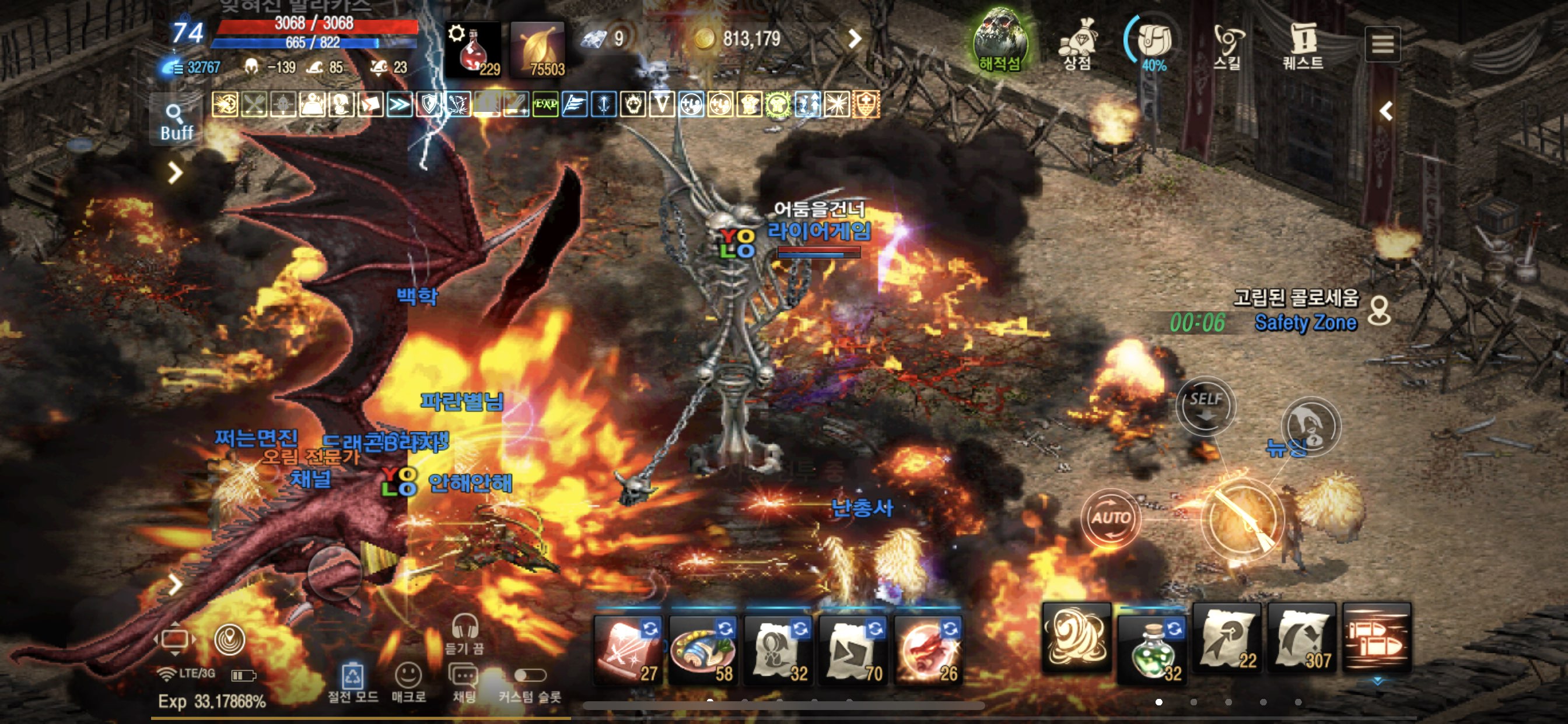Toggle the AUTO hunting button
Screen dimensions: 1568x724
pyautogui.click(x=1110, y=518)
